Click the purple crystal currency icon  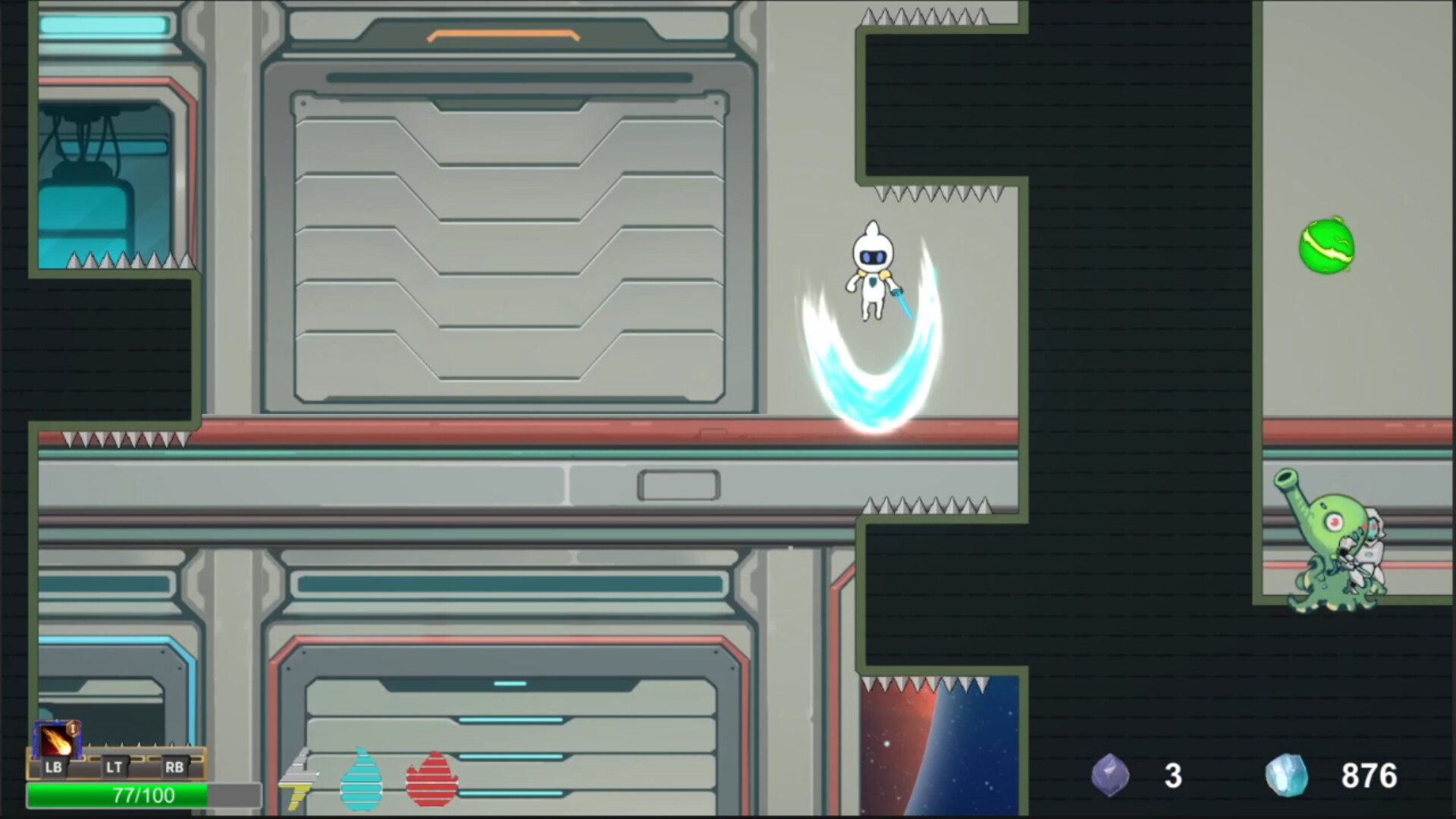[x=1111, y=775]
